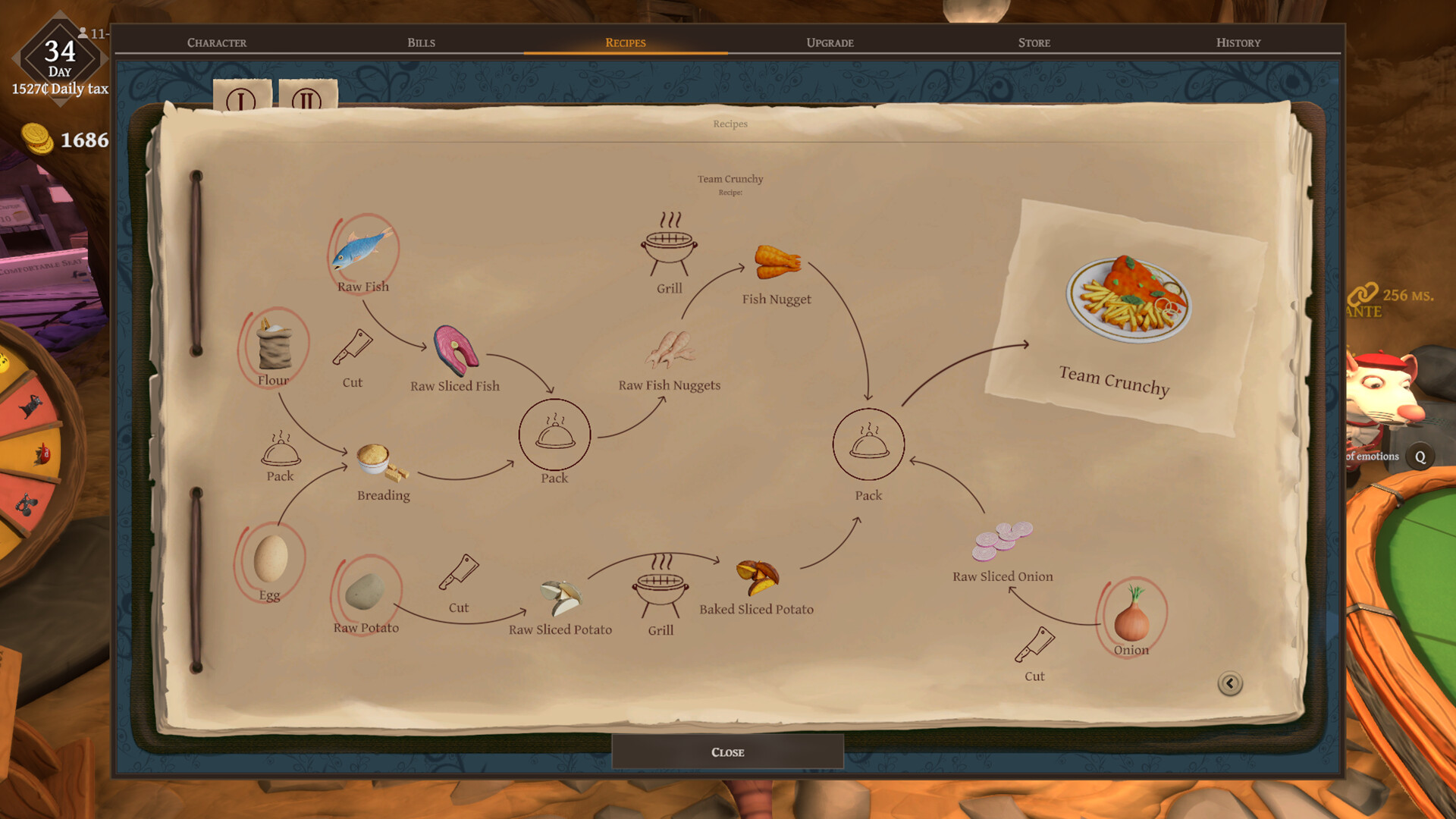Go to the Upgrade tab

(x=830, y=42)
